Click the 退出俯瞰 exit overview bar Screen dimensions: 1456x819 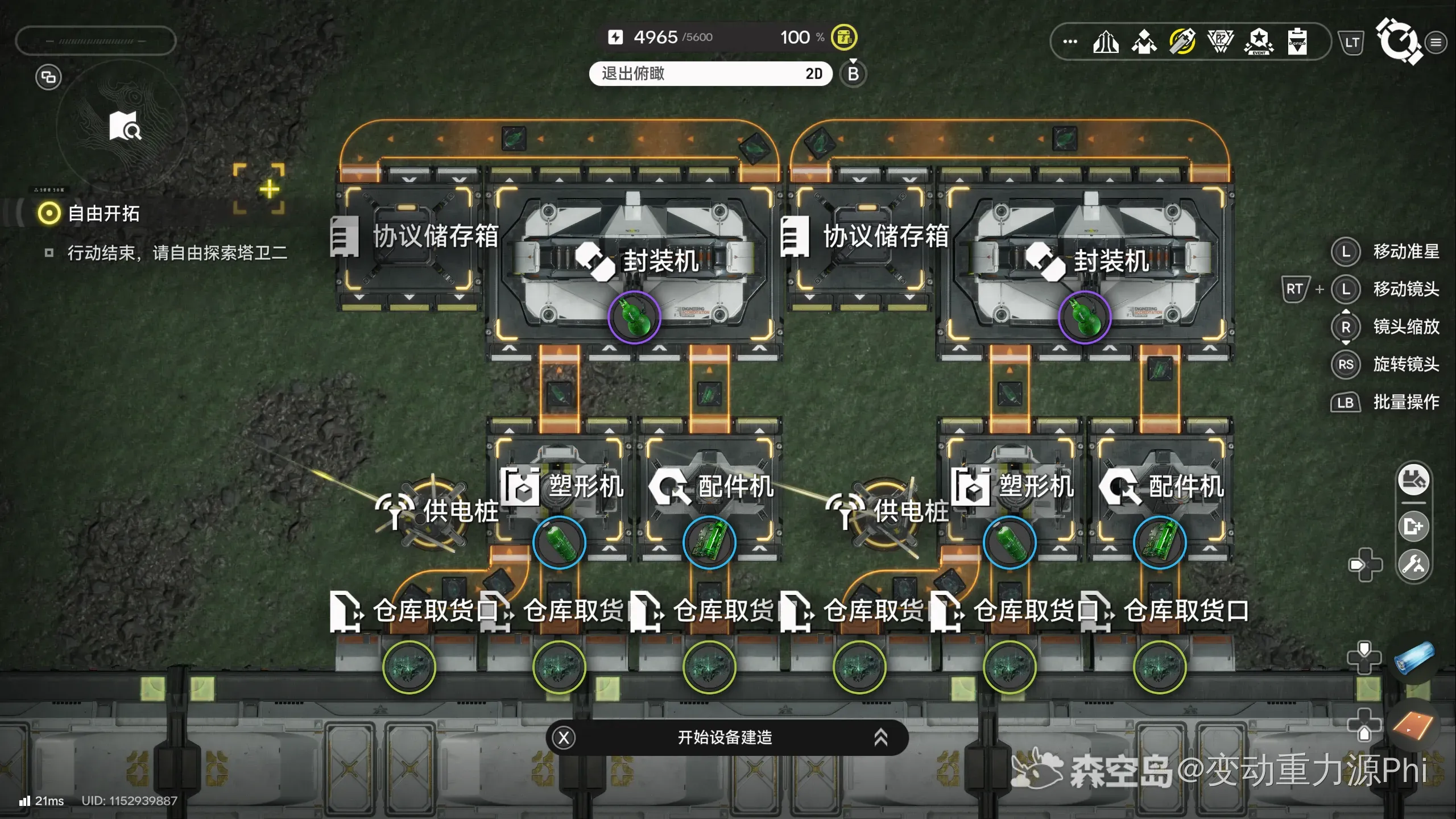(x=710, y=74)
